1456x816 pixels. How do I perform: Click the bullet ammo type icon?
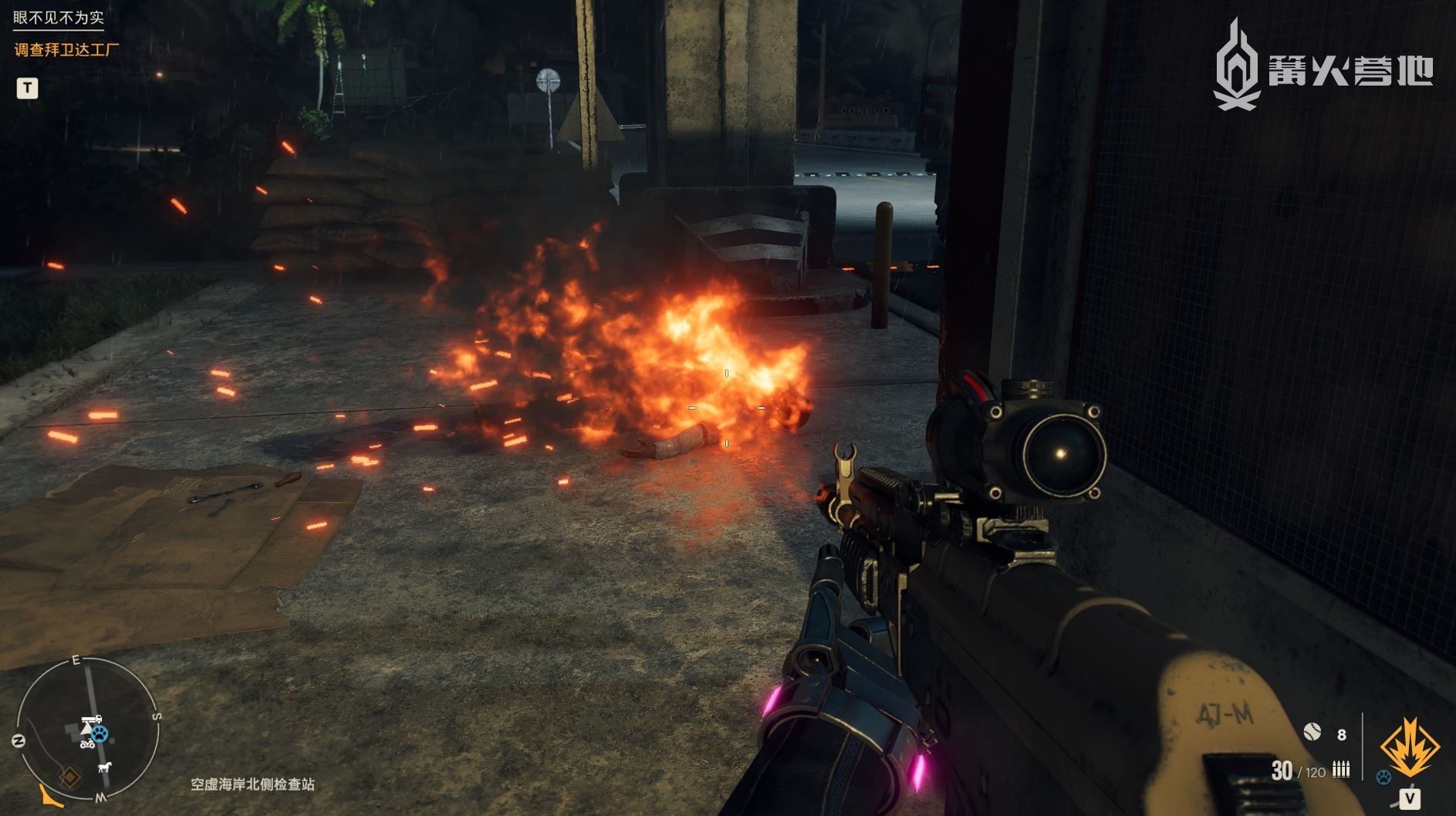1341,769
